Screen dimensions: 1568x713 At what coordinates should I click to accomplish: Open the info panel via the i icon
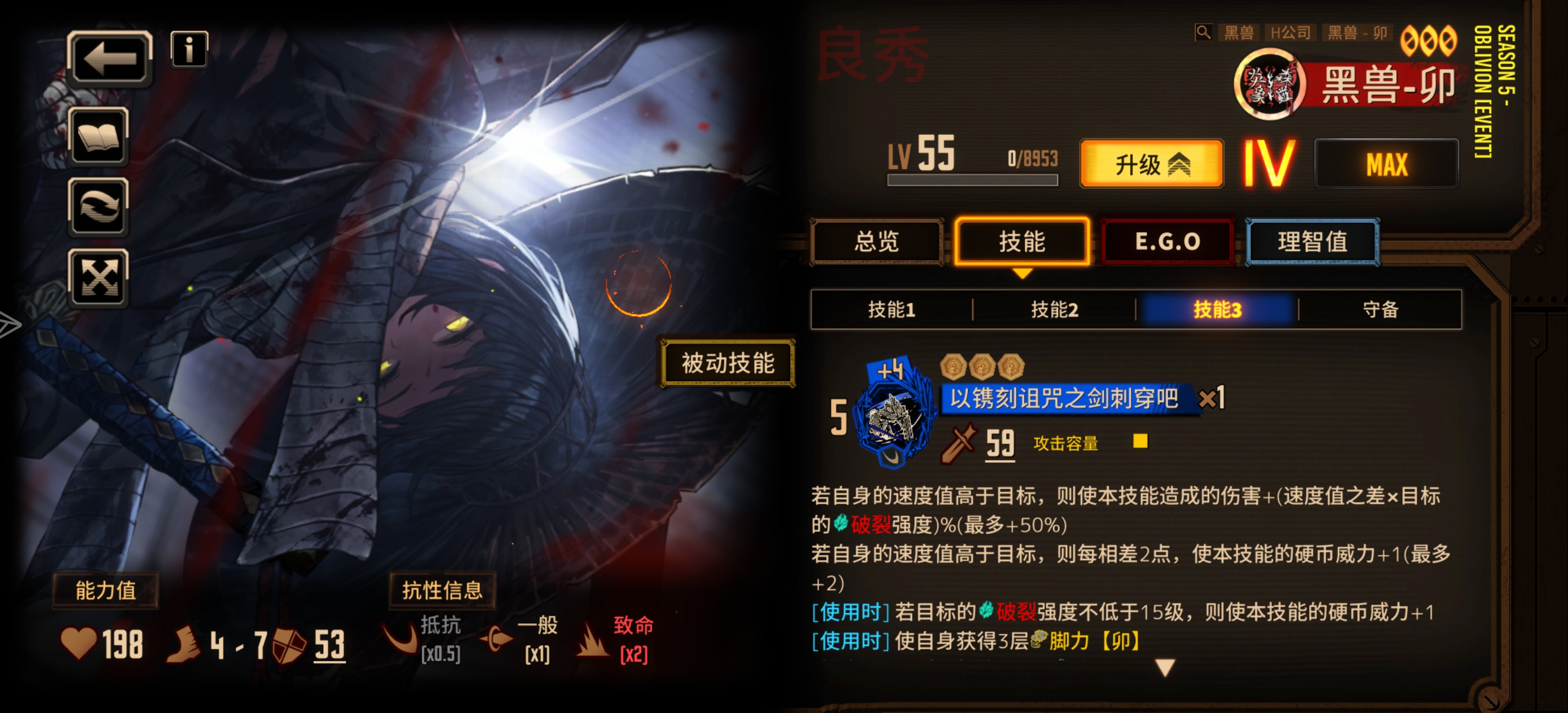(189, 50)
